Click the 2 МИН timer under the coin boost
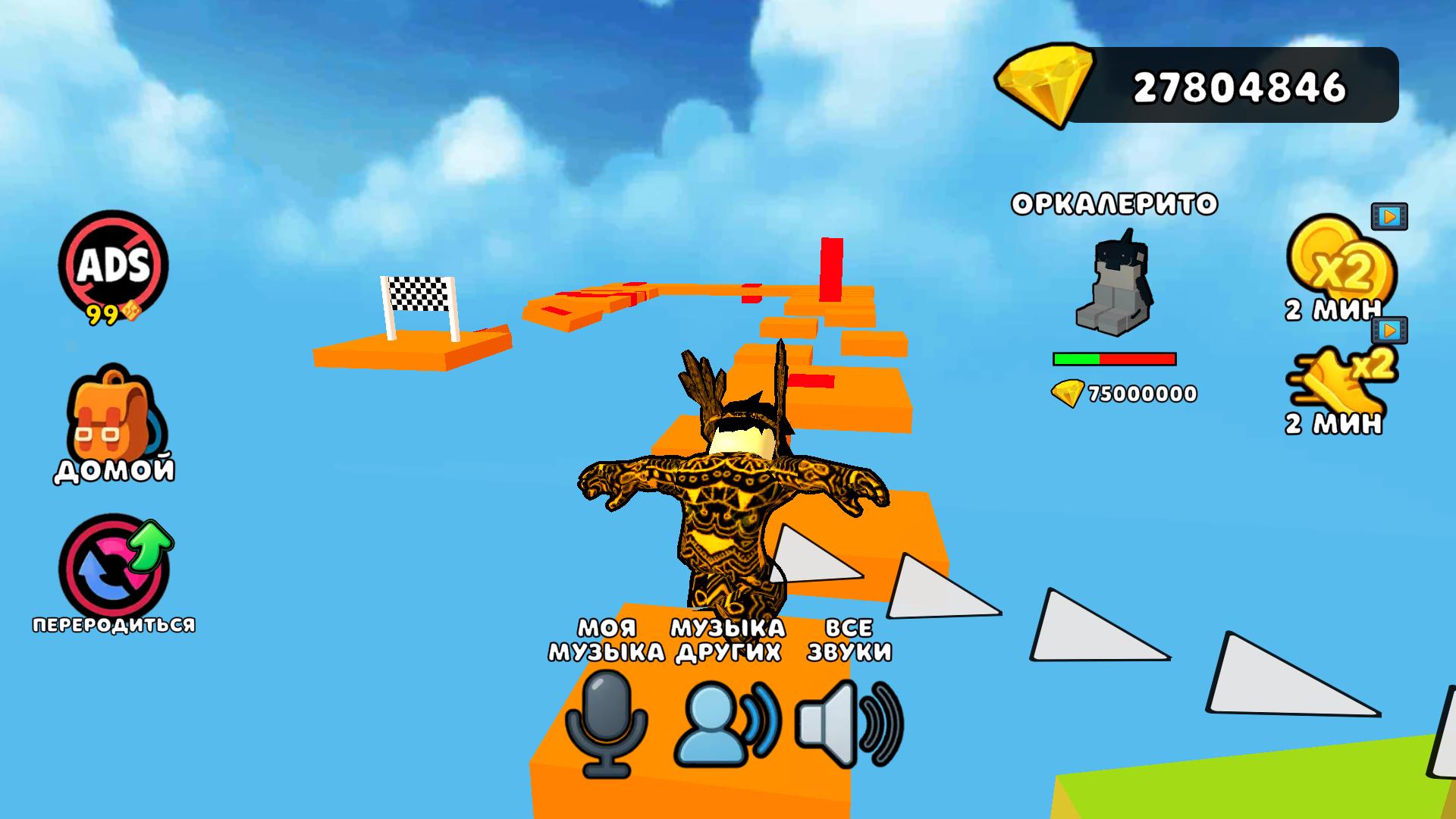The image size is (1456, 819). pyautogui.click(x=1335, y=309)
